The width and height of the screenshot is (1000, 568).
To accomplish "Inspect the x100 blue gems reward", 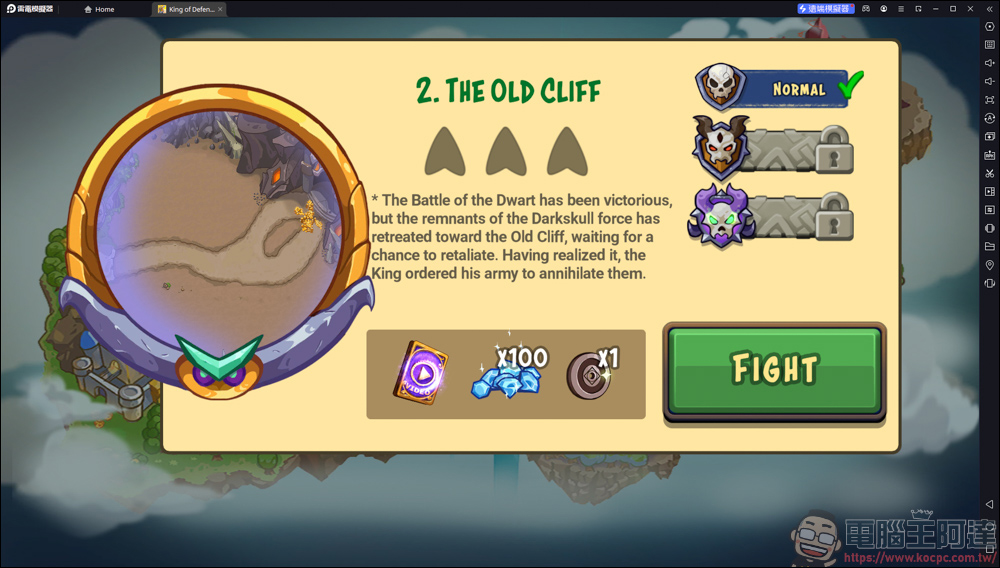I will (x=509, y=374).
